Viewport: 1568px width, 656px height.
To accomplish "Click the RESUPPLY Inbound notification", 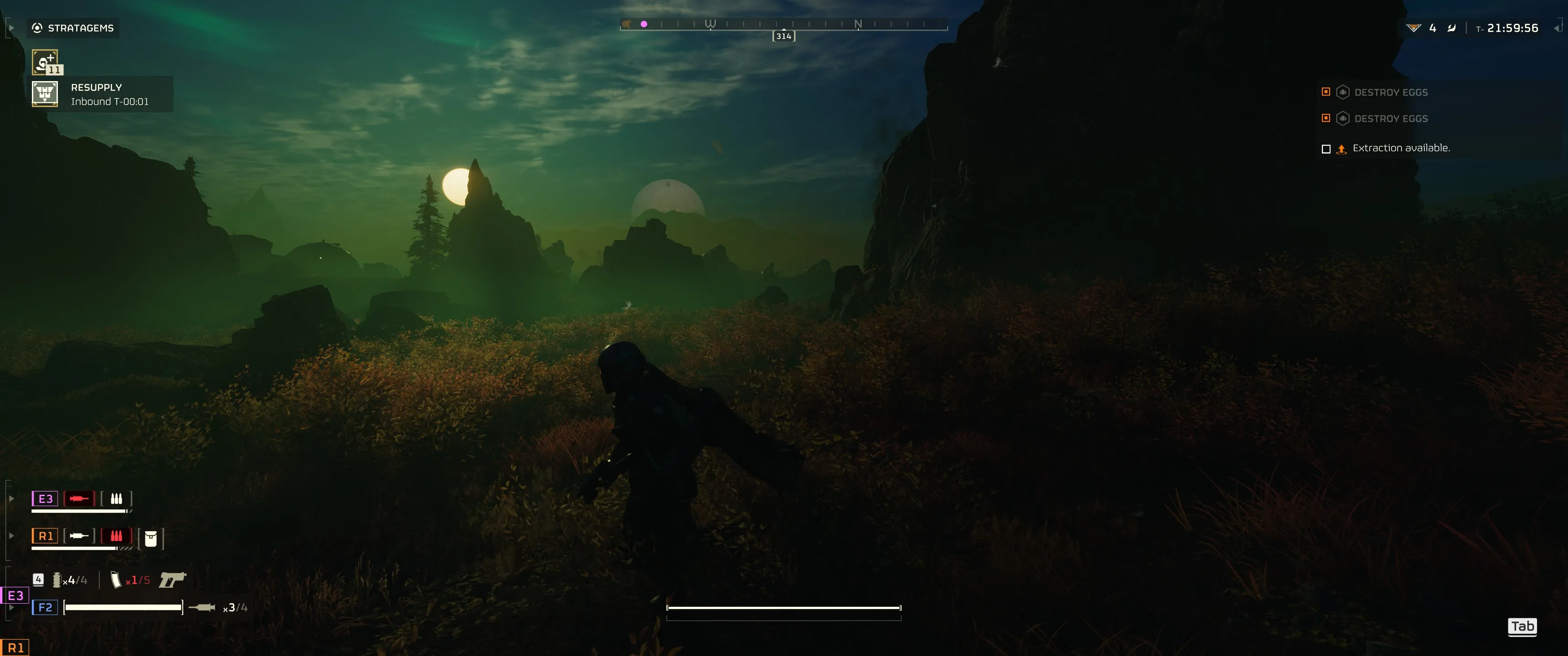I will (96, 94).
